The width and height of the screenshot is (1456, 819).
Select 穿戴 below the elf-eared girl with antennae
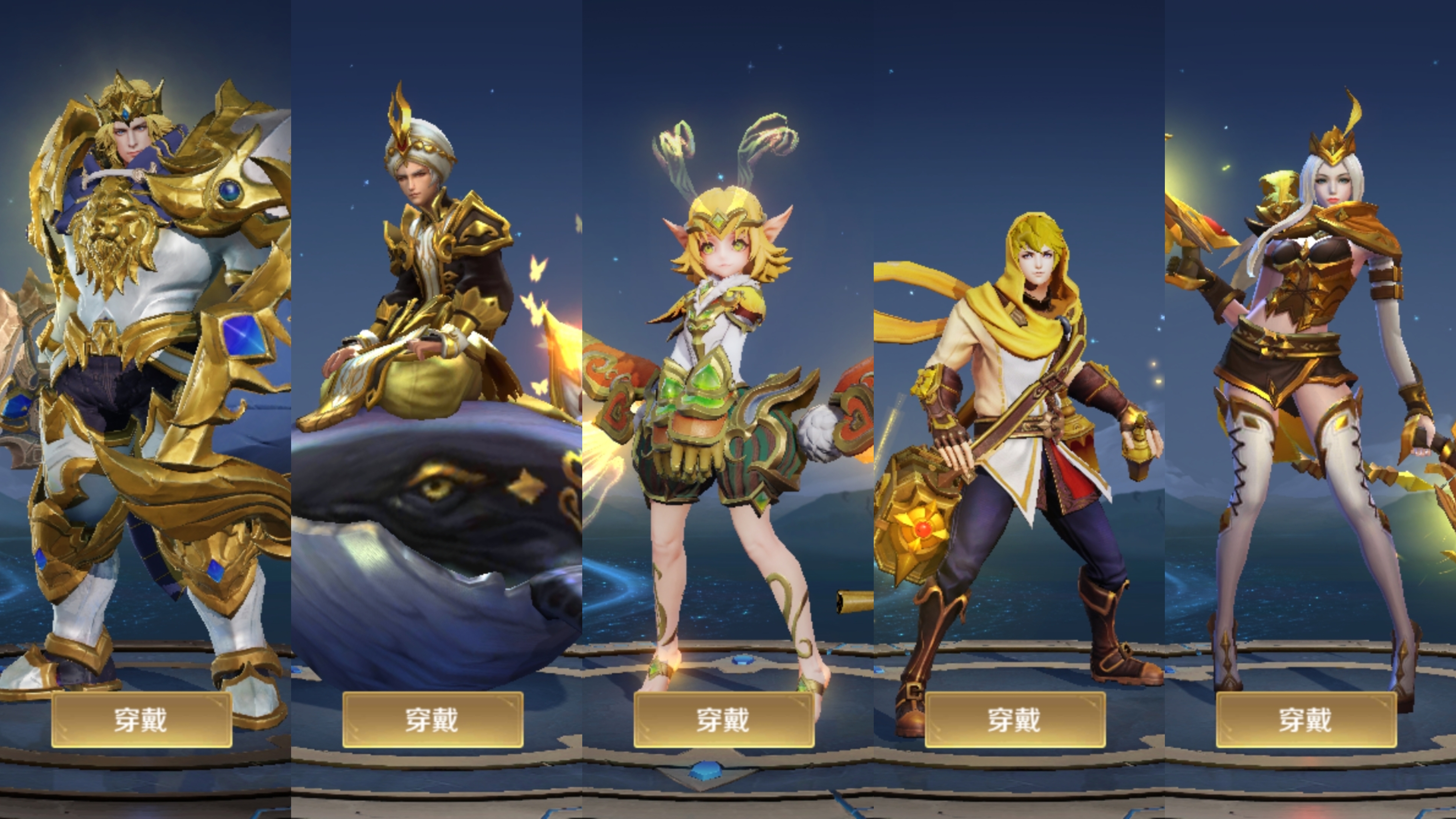click(x=723, y=719)
